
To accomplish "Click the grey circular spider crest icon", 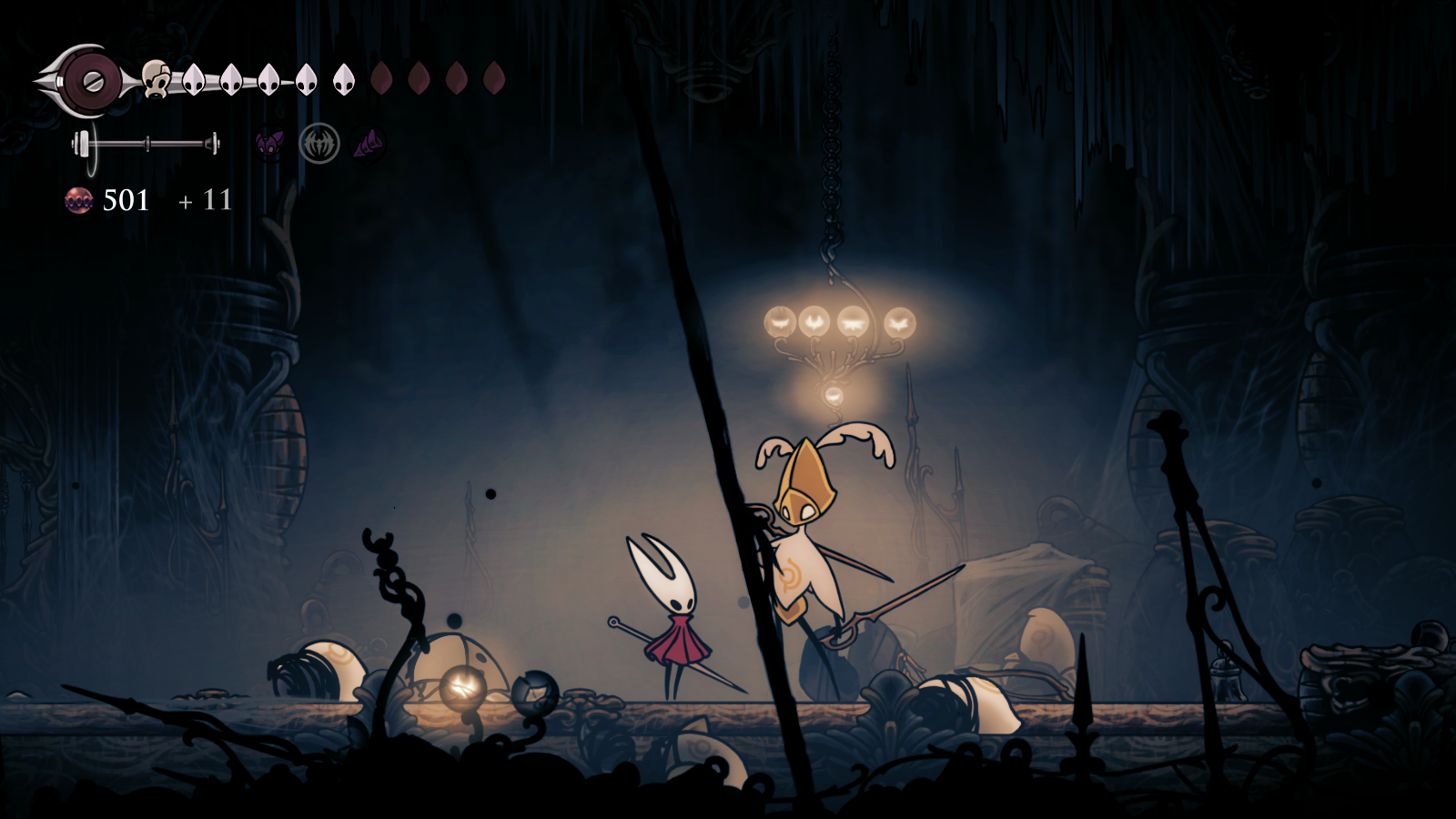I will pos(319,144).
